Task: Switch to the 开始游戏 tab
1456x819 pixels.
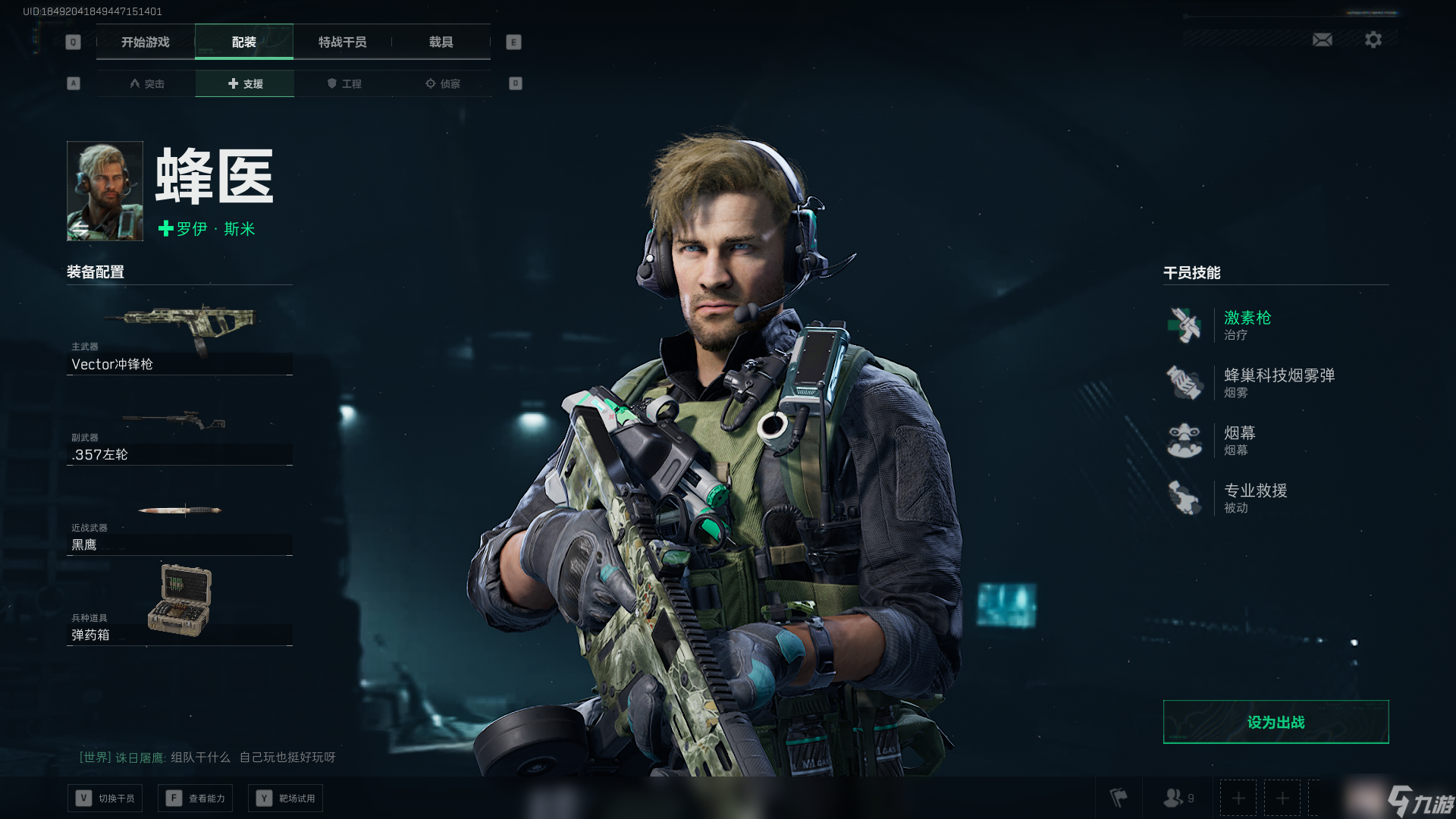Action: point(146,42)
